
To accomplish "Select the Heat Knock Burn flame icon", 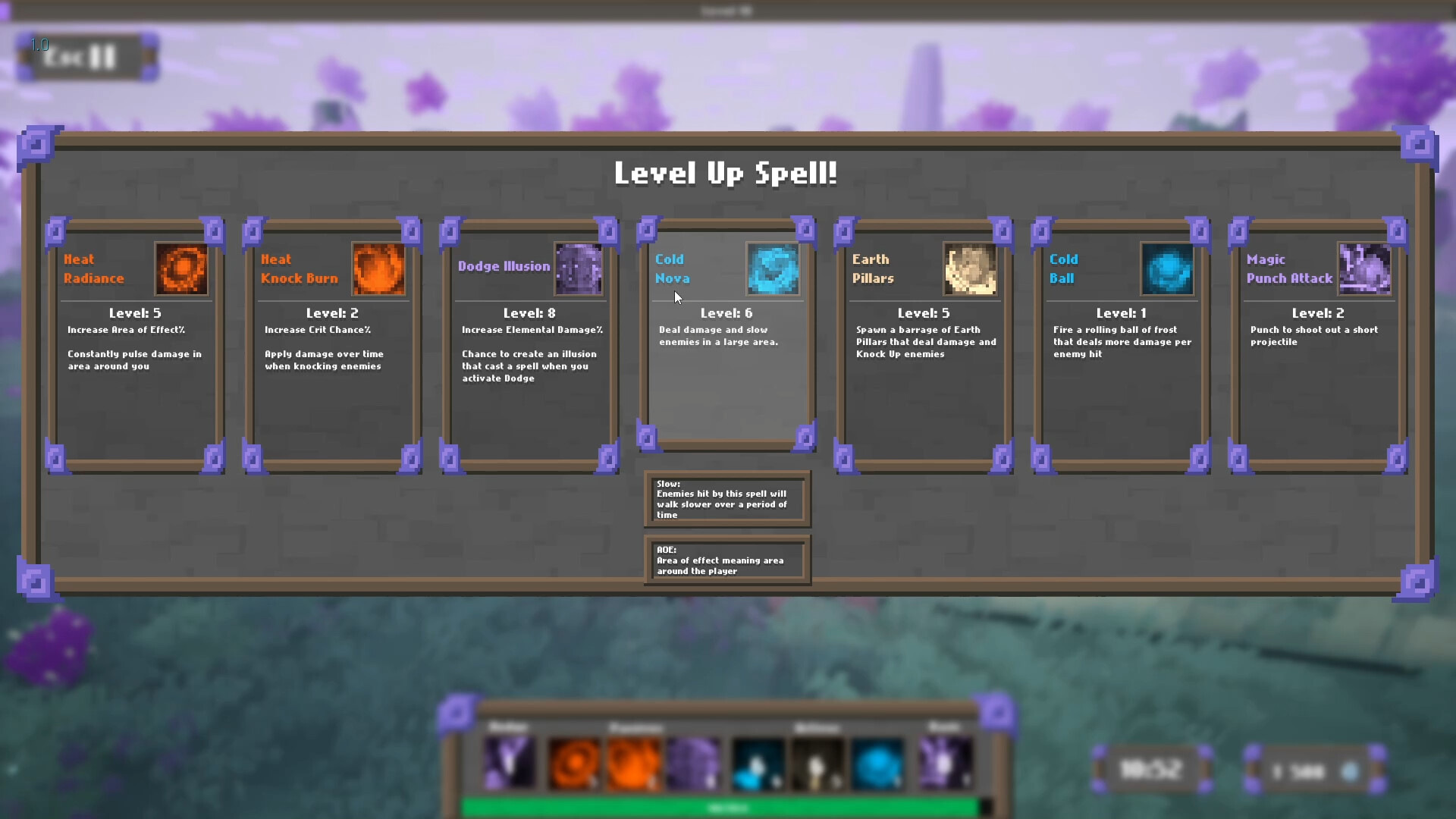I will (379, 269).
